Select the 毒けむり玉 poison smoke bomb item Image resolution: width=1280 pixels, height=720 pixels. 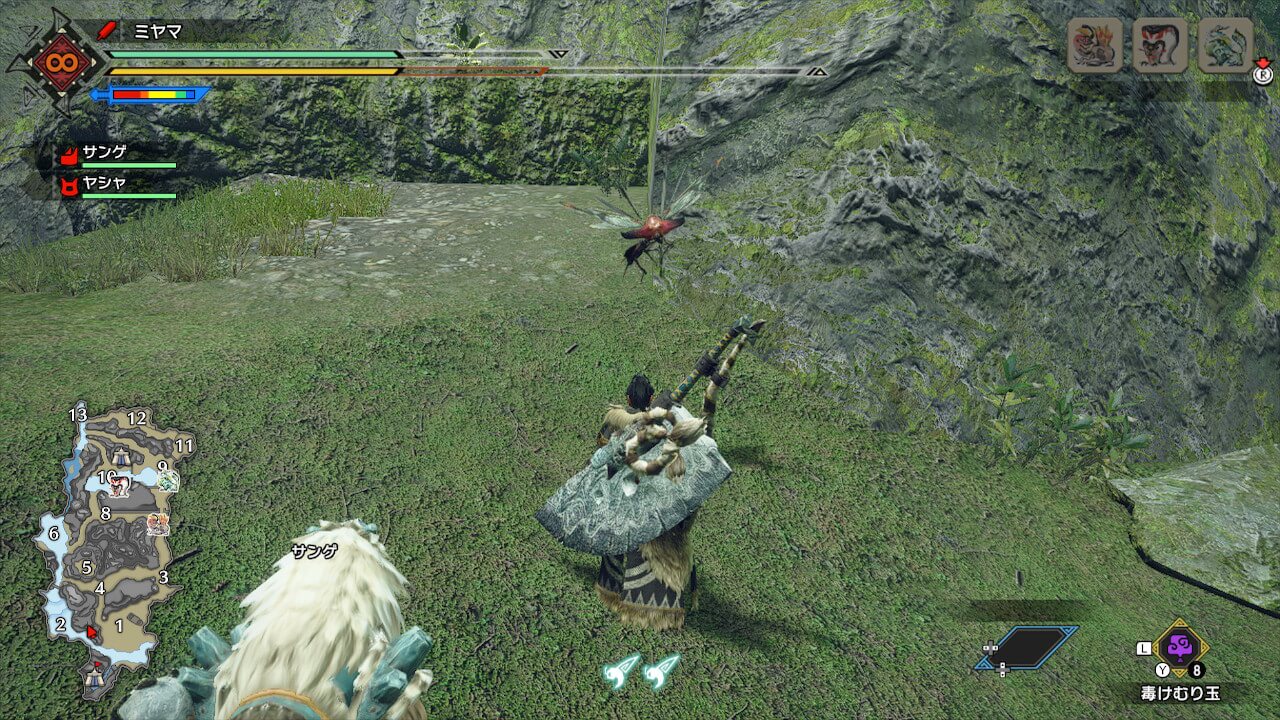1180,647
